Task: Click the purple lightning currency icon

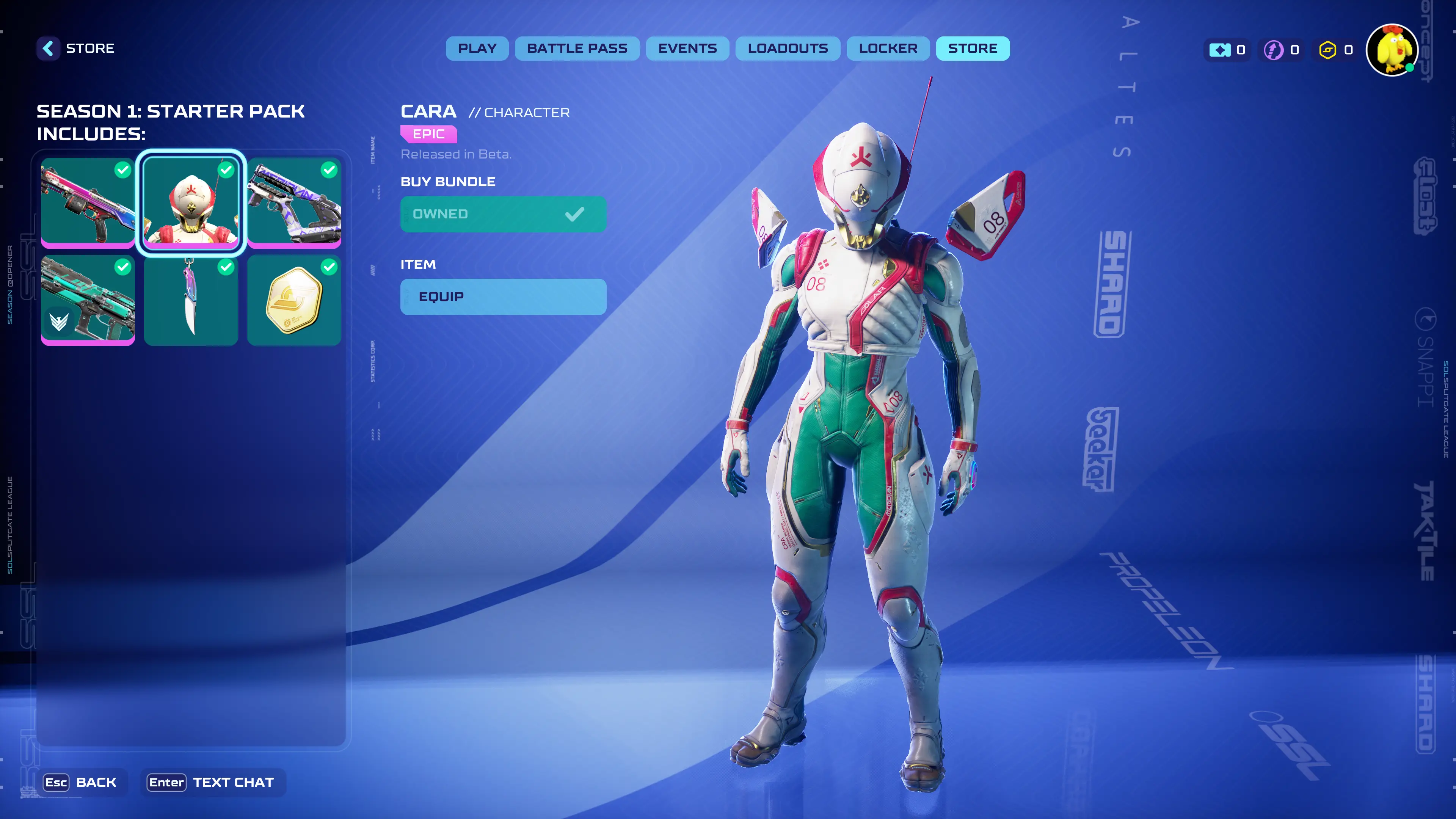Action: coord(1273,50)
